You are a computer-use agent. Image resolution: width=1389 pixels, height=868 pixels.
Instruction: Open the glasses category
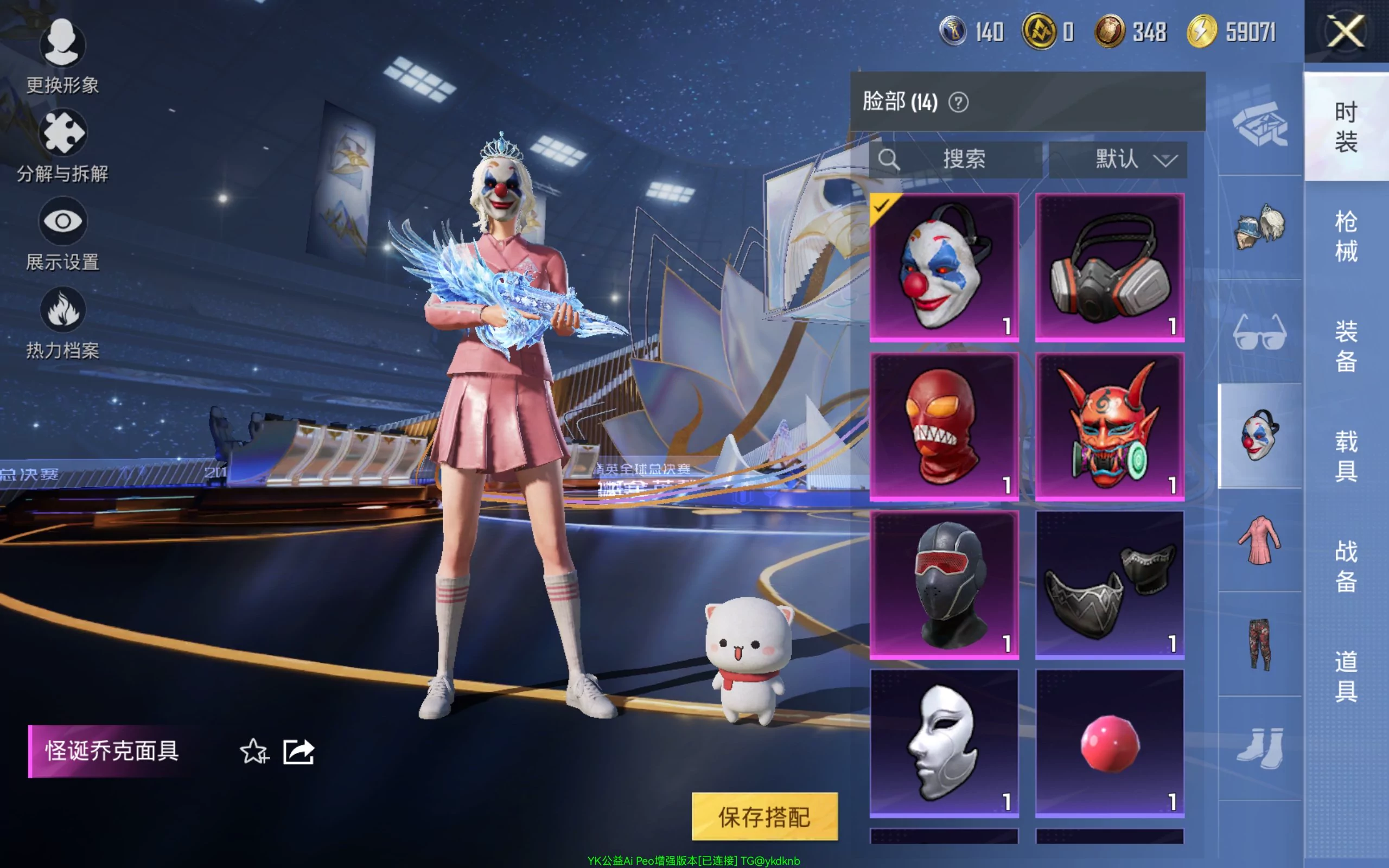pyautogui.click(x=1259, y=332)
